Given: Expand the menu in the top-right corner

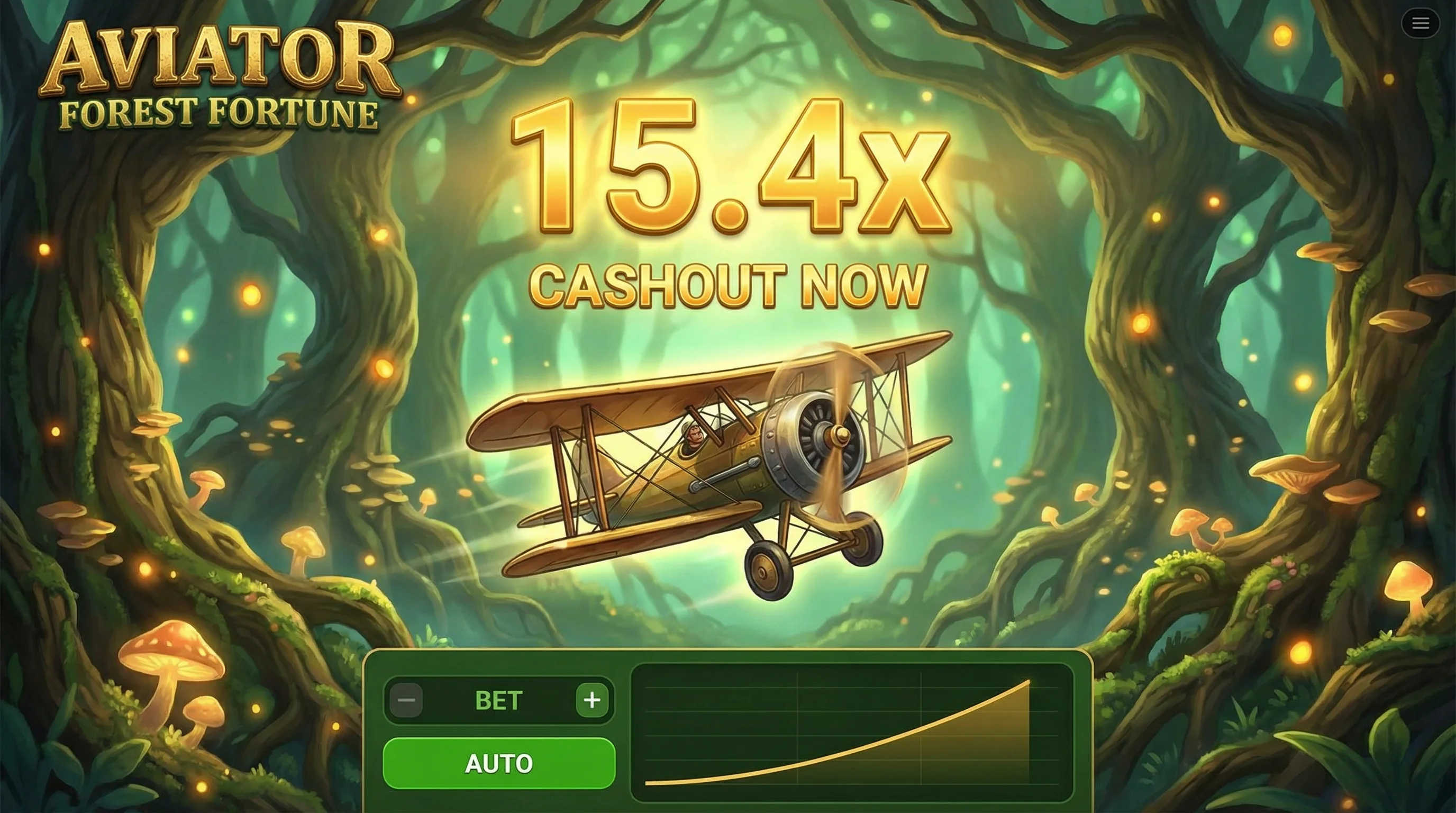Looking at the screenshot, I should tap(1421, 23).
